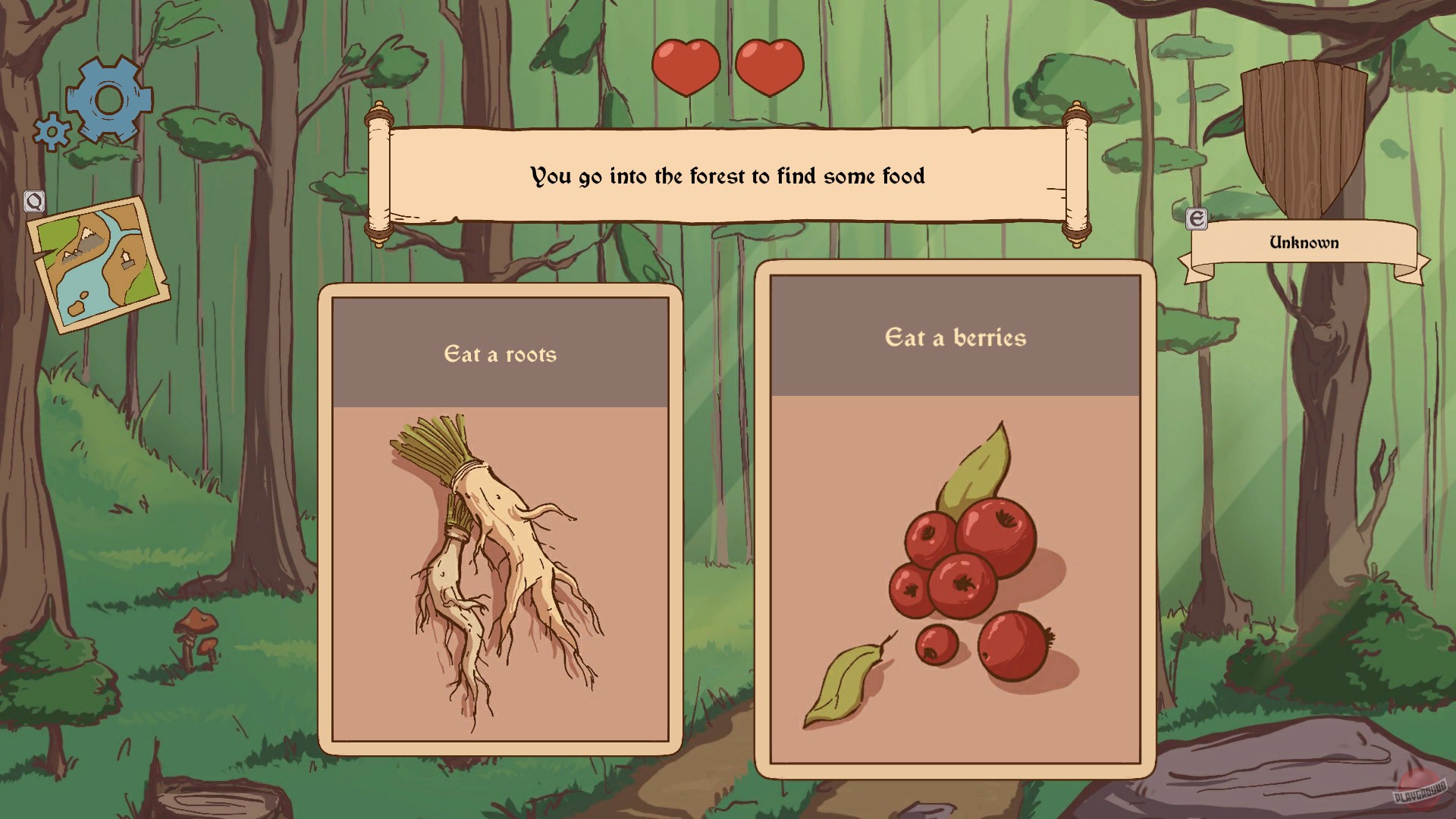Click the Eat a berries title bar
Image resolution: width=1456 pixels, height=819 pixels.
[955, 339]
